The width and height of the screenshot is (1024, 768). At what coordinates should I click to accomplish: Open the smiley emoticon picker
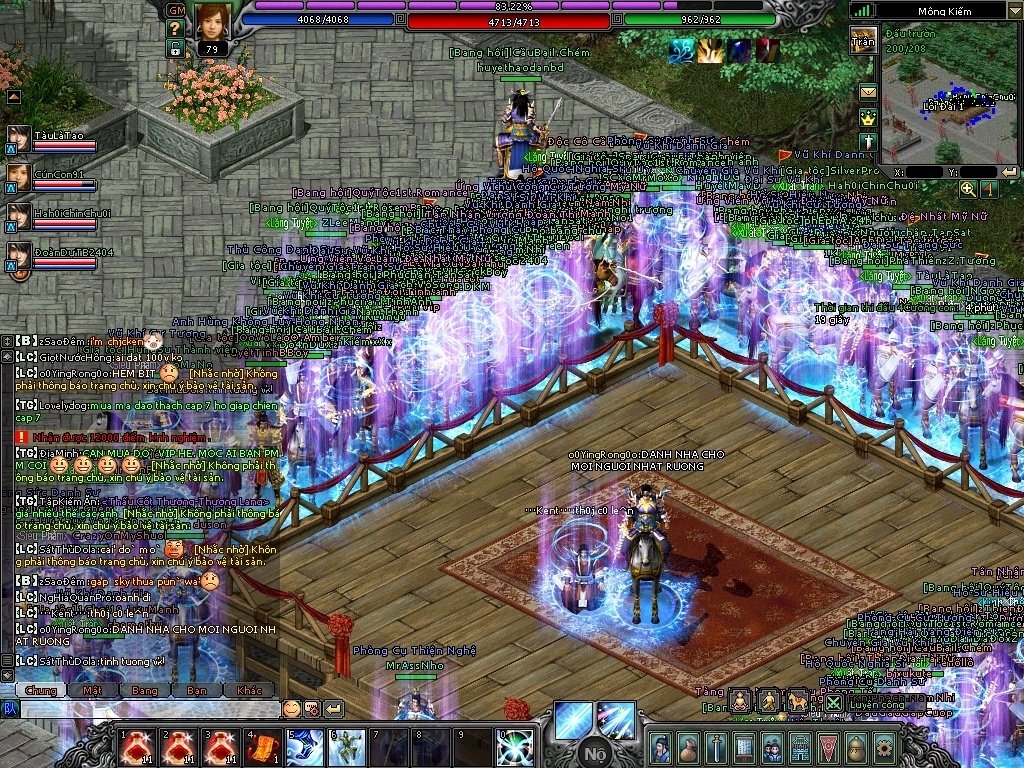click(291, 709)
